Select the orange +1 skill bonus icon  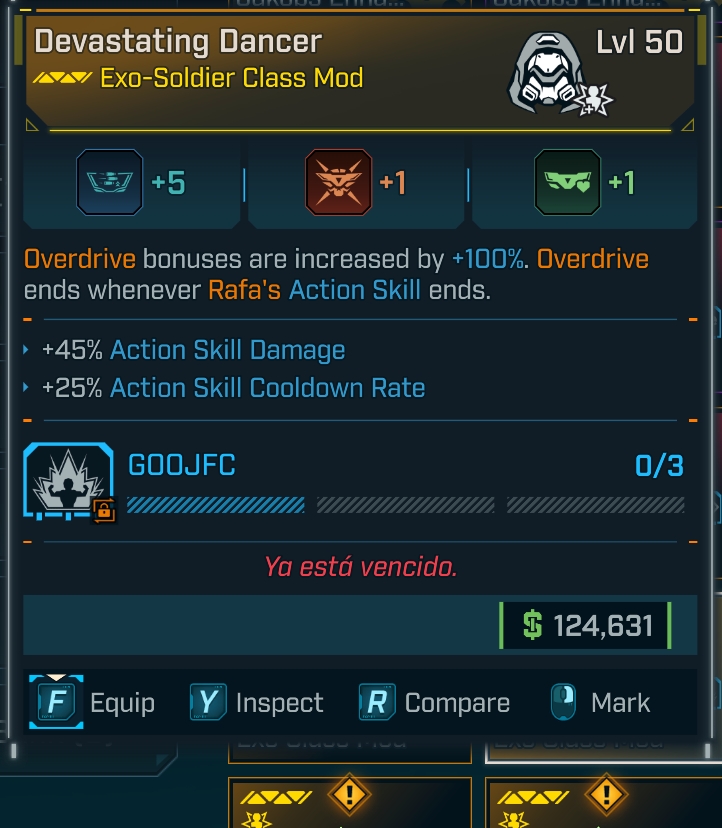338,183
